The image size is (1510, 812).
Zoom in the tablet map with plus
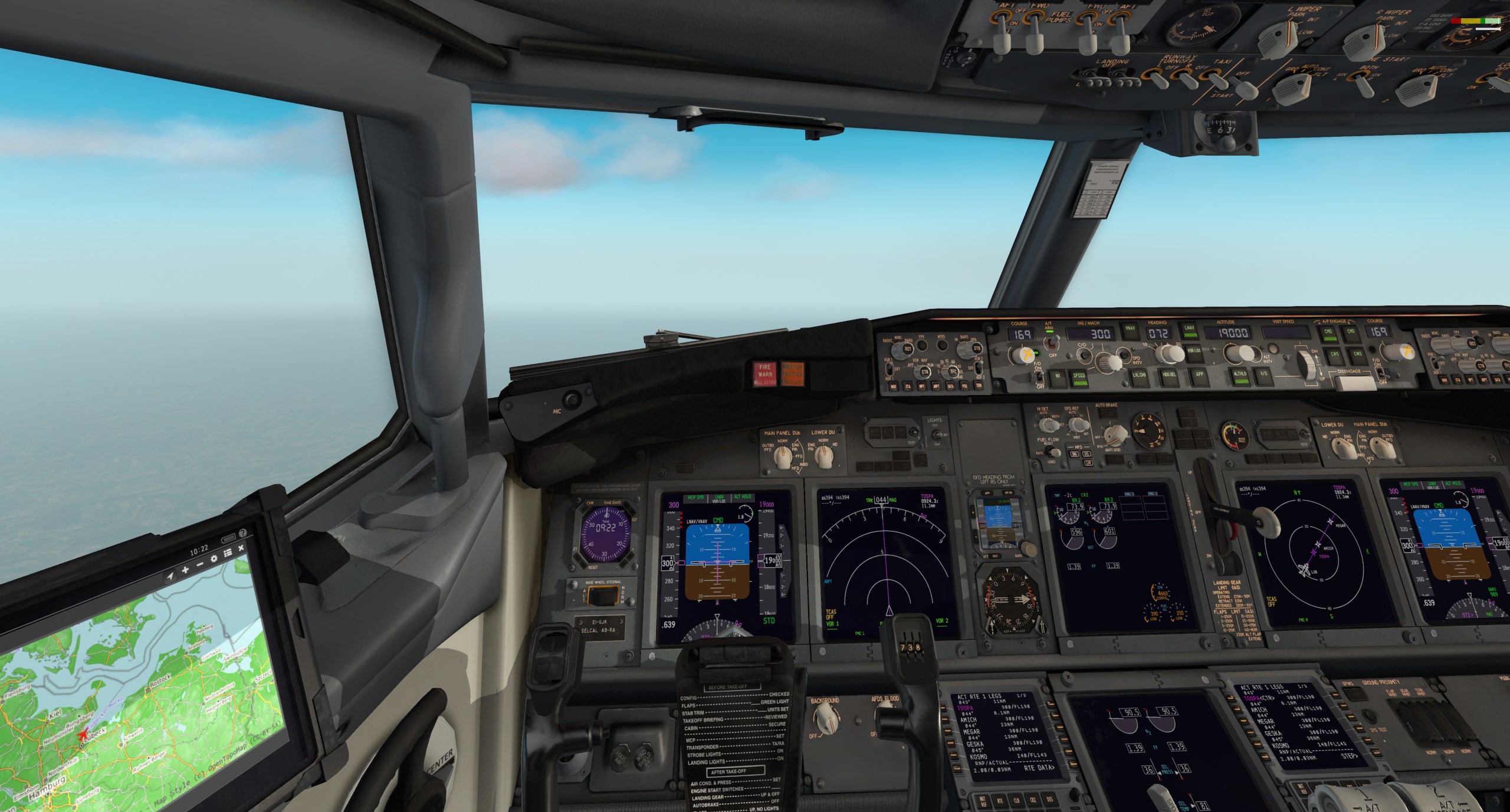point(185,571)
